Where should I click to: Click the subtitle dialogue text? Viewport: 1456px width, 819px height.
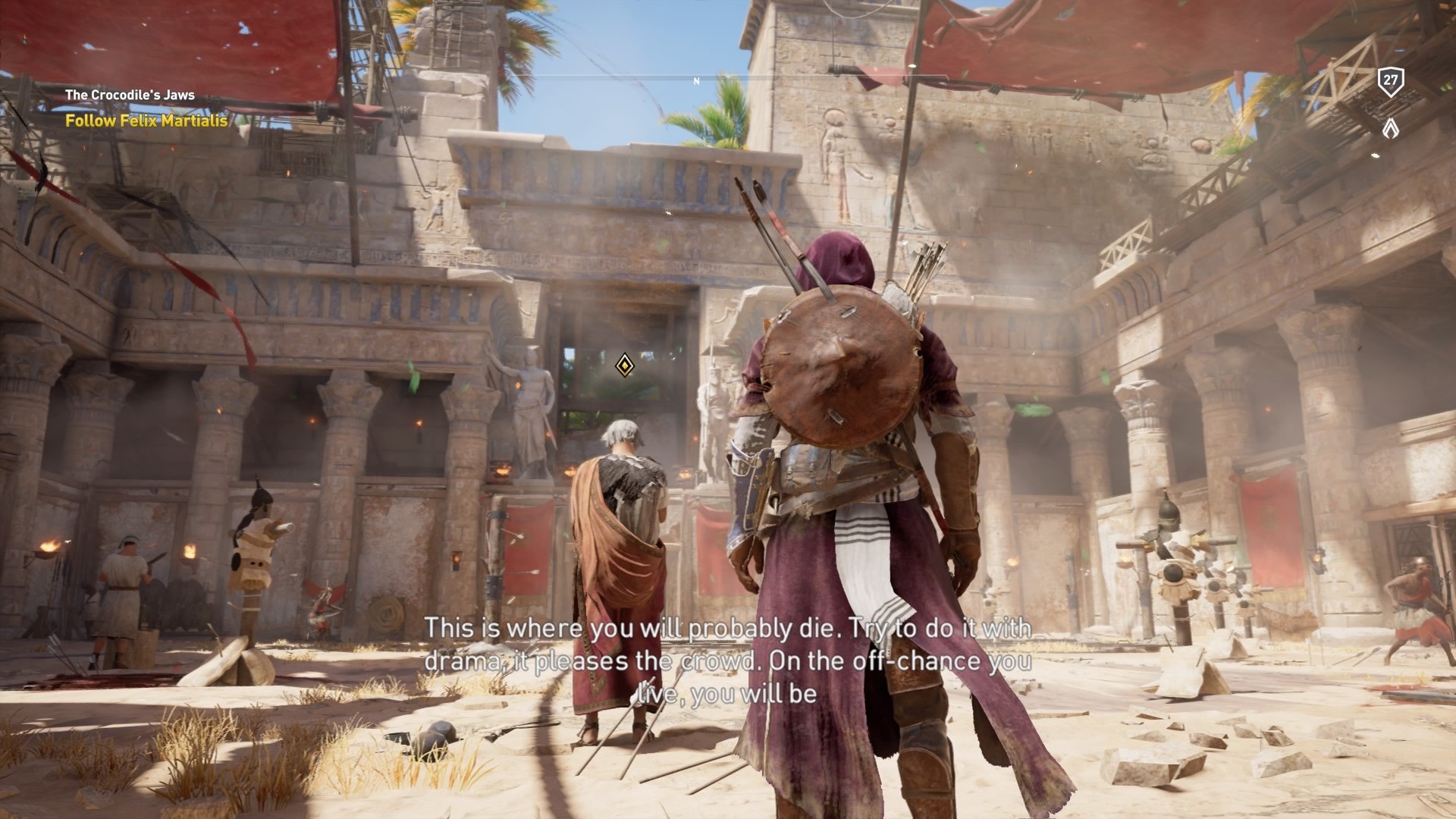coord(728,664)
